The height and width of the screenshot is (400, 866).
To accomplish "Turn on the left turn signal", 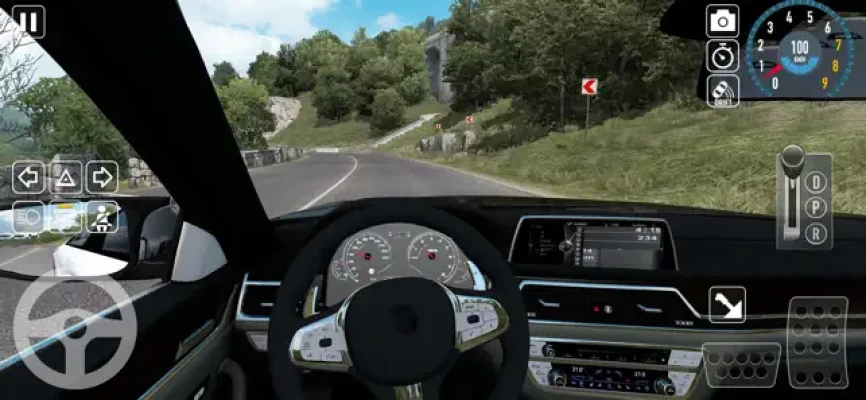I will pyautogui.click(x=29, y=178).
